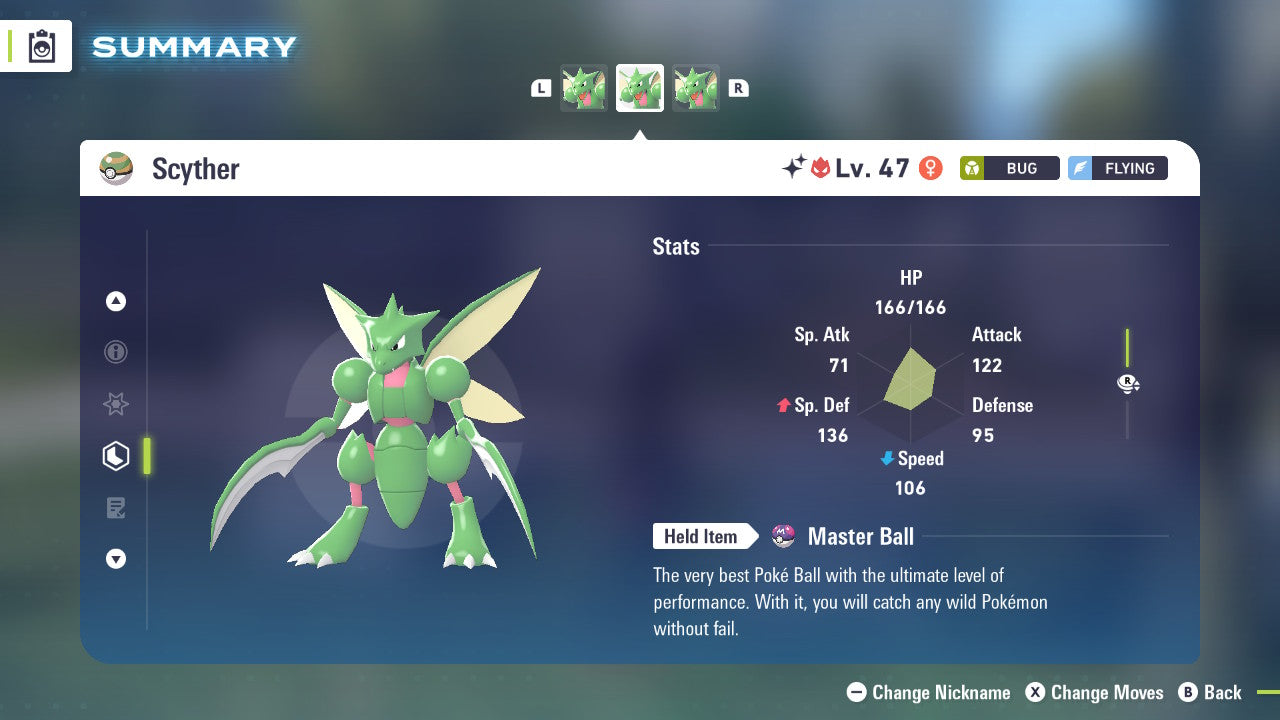The image size is (1280, 720).
Task: Open the Pokémon info sidebar panel
Action: (116, 352)
